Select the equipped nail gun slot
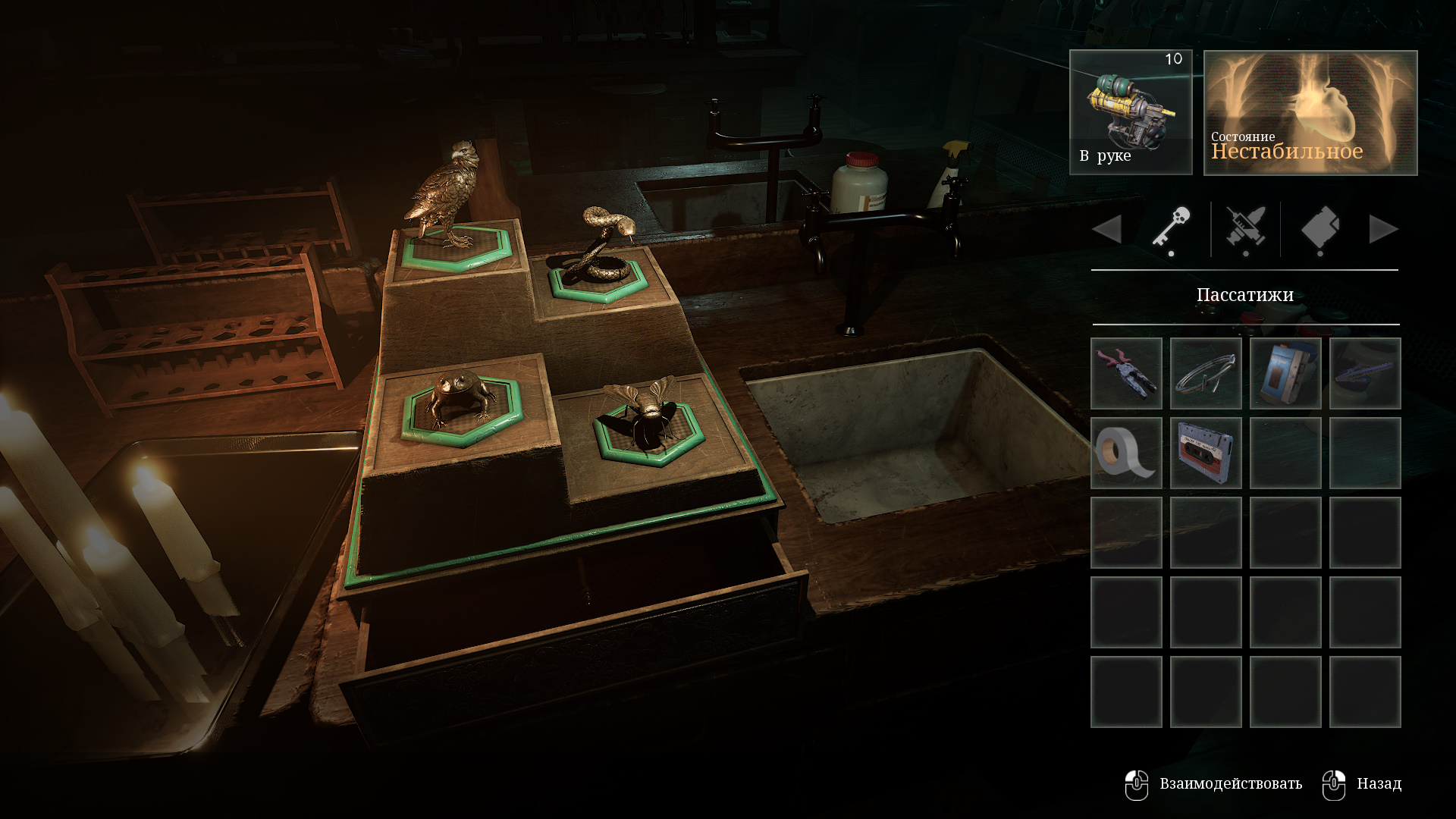 1131,112
